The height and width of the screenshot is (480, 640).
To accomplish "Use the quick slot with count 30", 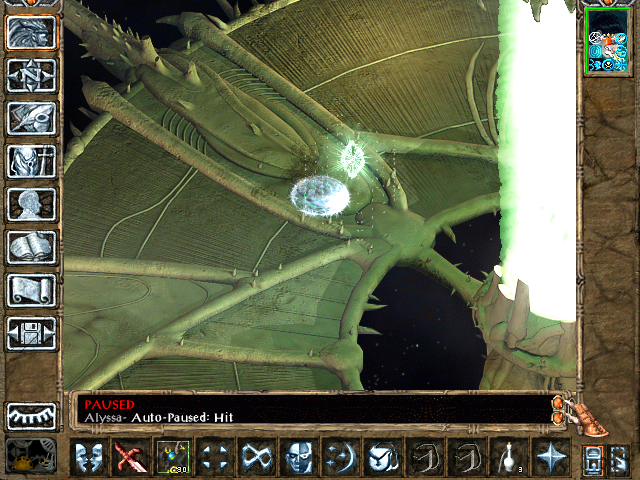I will coord(171,458).
